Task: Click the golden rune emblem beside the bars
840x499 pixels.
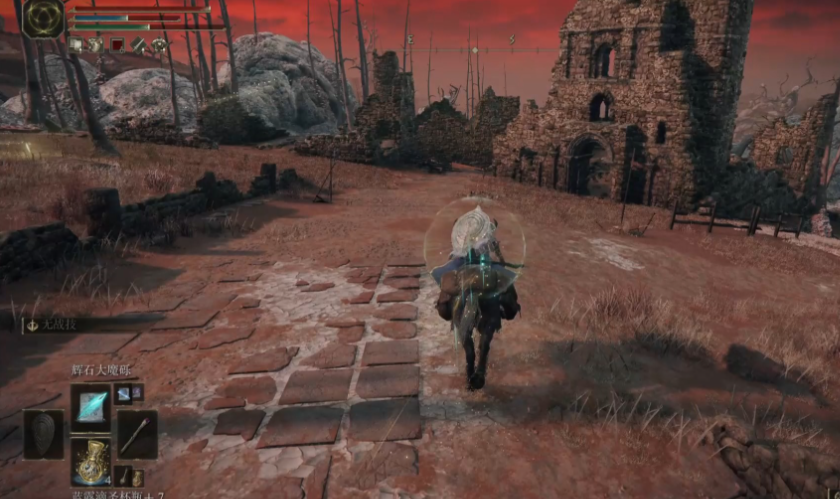Action: (x=43, y=18)
